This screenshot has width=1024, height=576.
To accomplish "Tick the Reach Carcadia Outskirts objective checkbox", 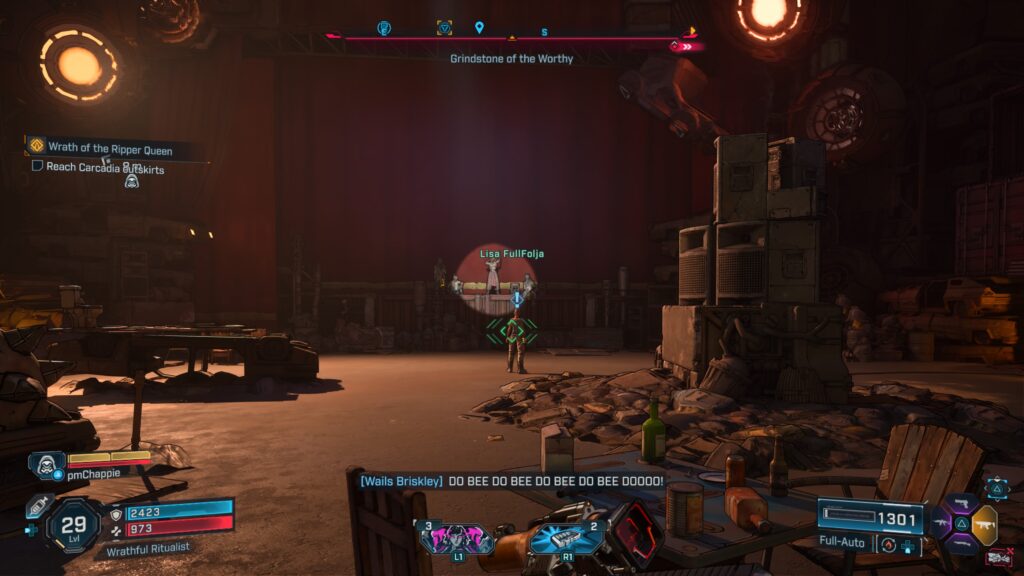I will [x=37, y=166].
